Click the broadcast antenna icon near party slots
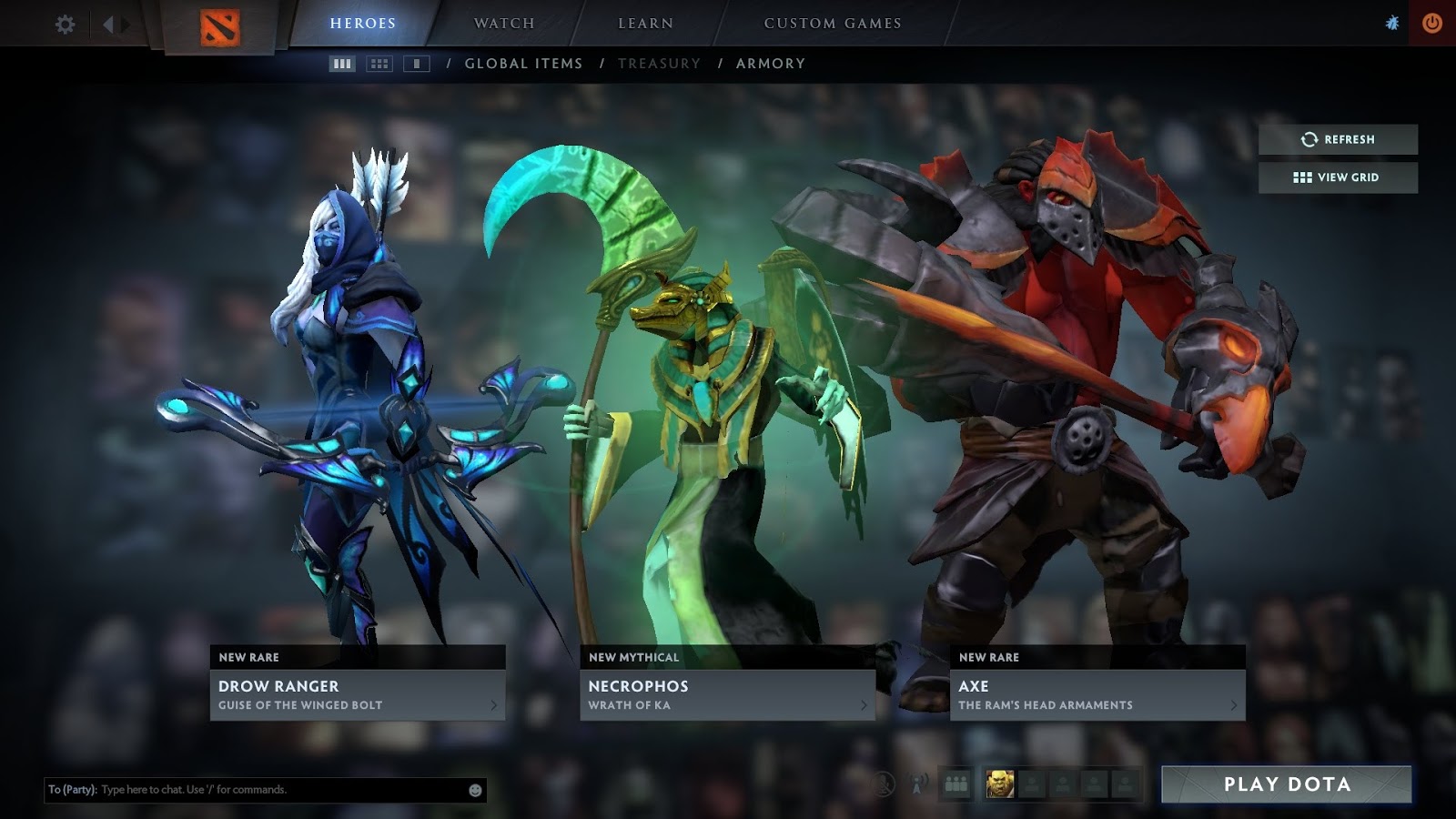Screen dimensions: 1456x819 point(917,784)
